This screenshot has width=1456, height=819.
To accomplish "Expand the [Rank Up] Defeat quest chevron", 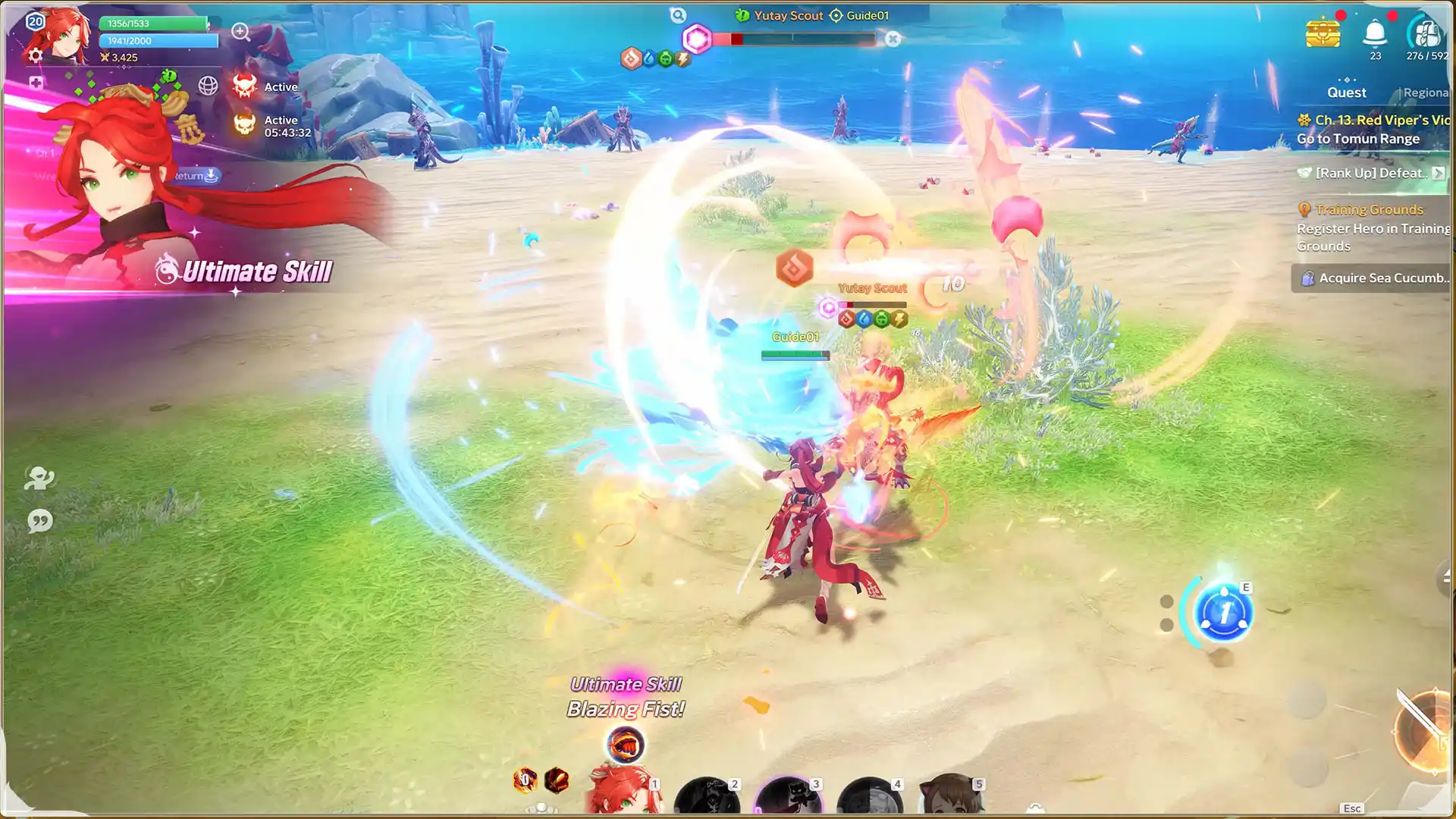I will [1440, 173].
